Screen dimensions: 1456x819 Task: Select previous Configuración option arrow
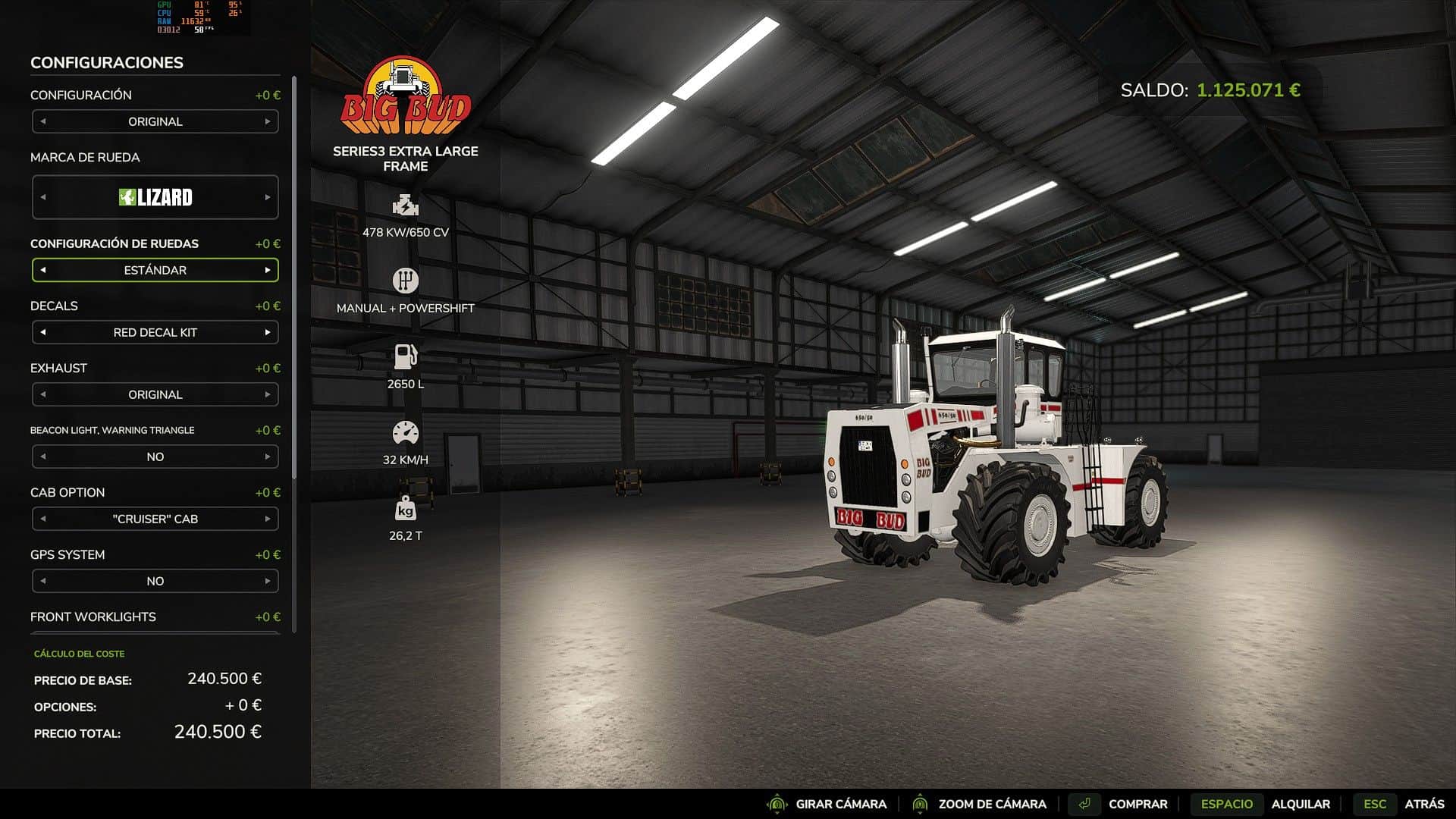[43, 121]
